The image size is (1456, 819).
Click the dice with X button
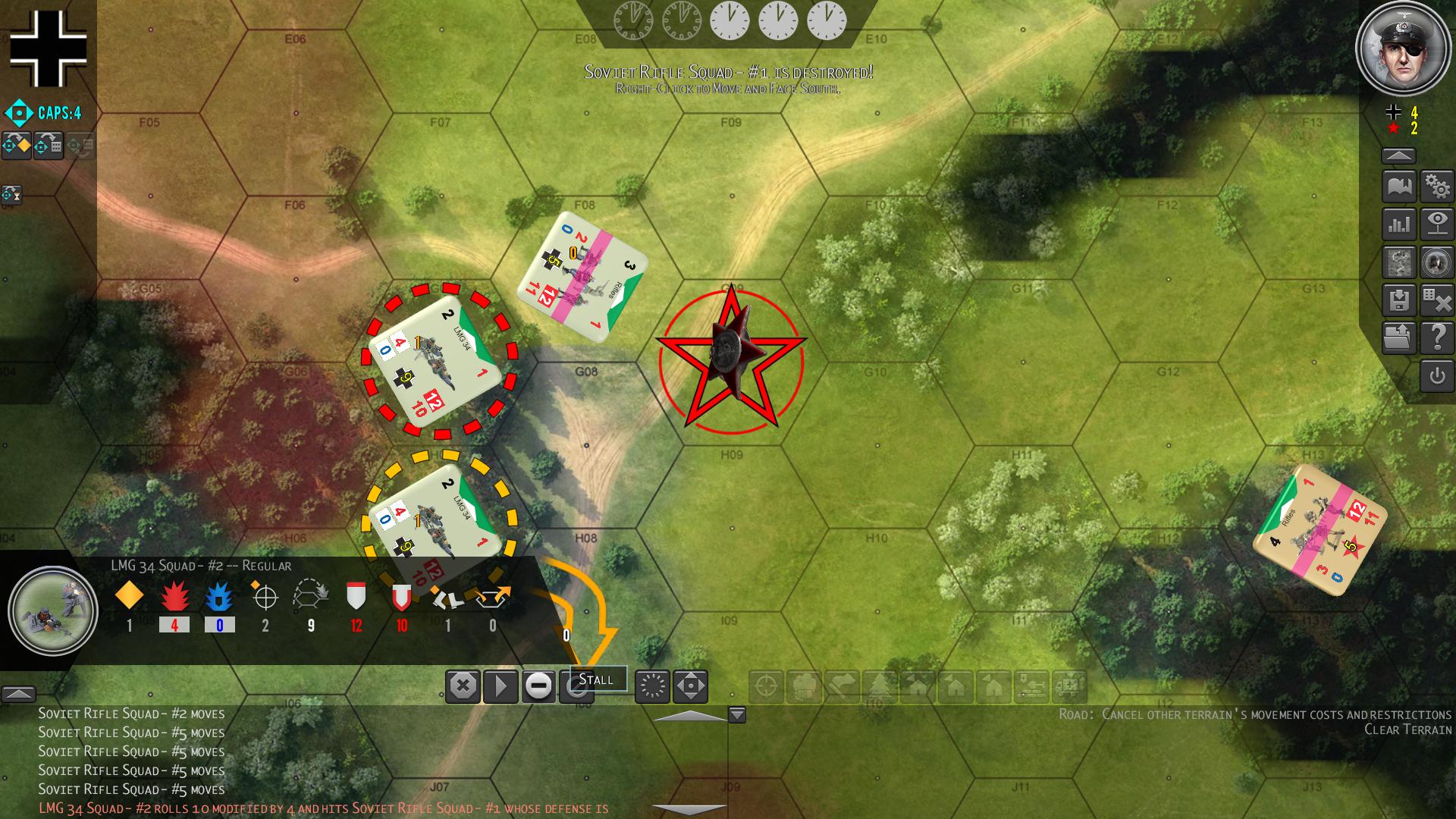1437,300
